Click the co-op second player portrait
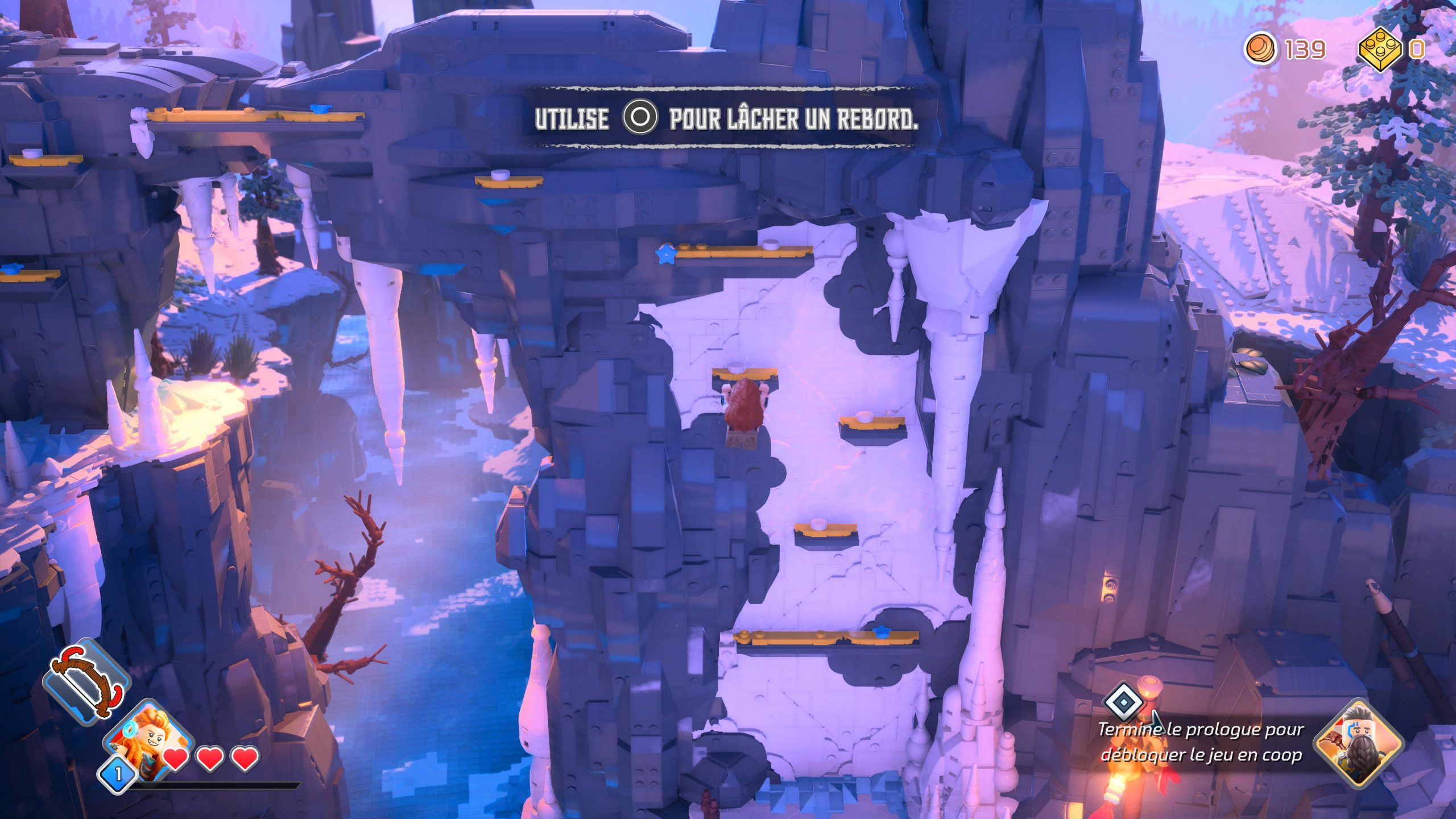 click(x=1358, y=743)
